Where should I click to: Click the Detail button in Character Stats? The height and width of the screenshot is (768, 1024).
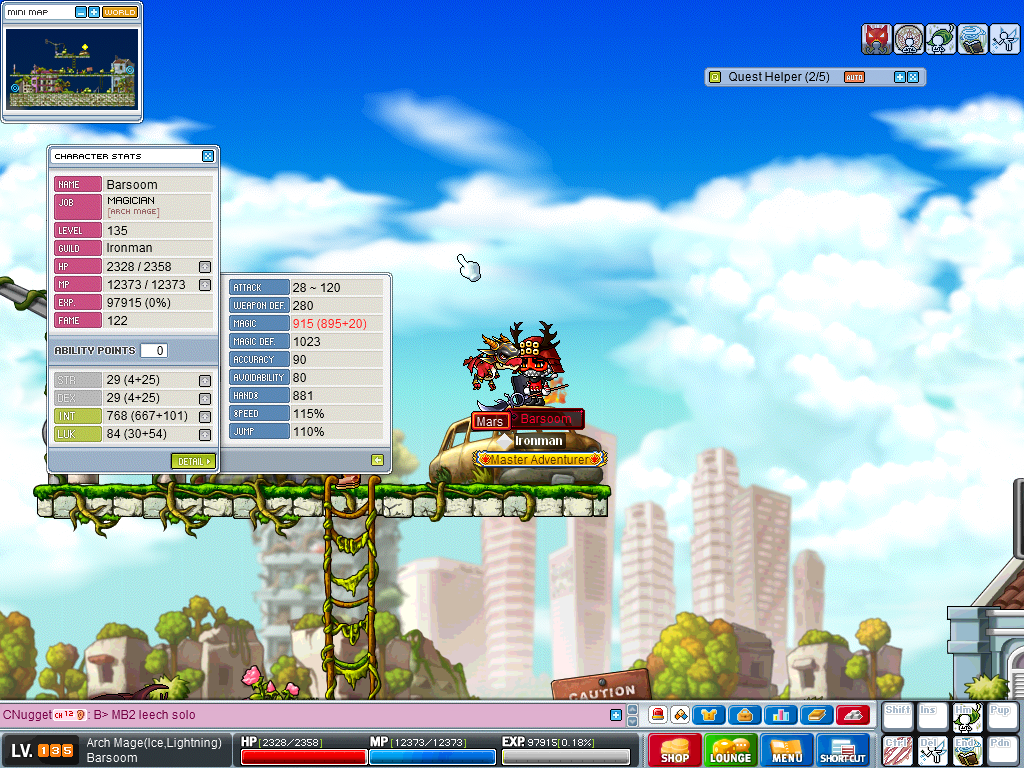pos(193,461)
